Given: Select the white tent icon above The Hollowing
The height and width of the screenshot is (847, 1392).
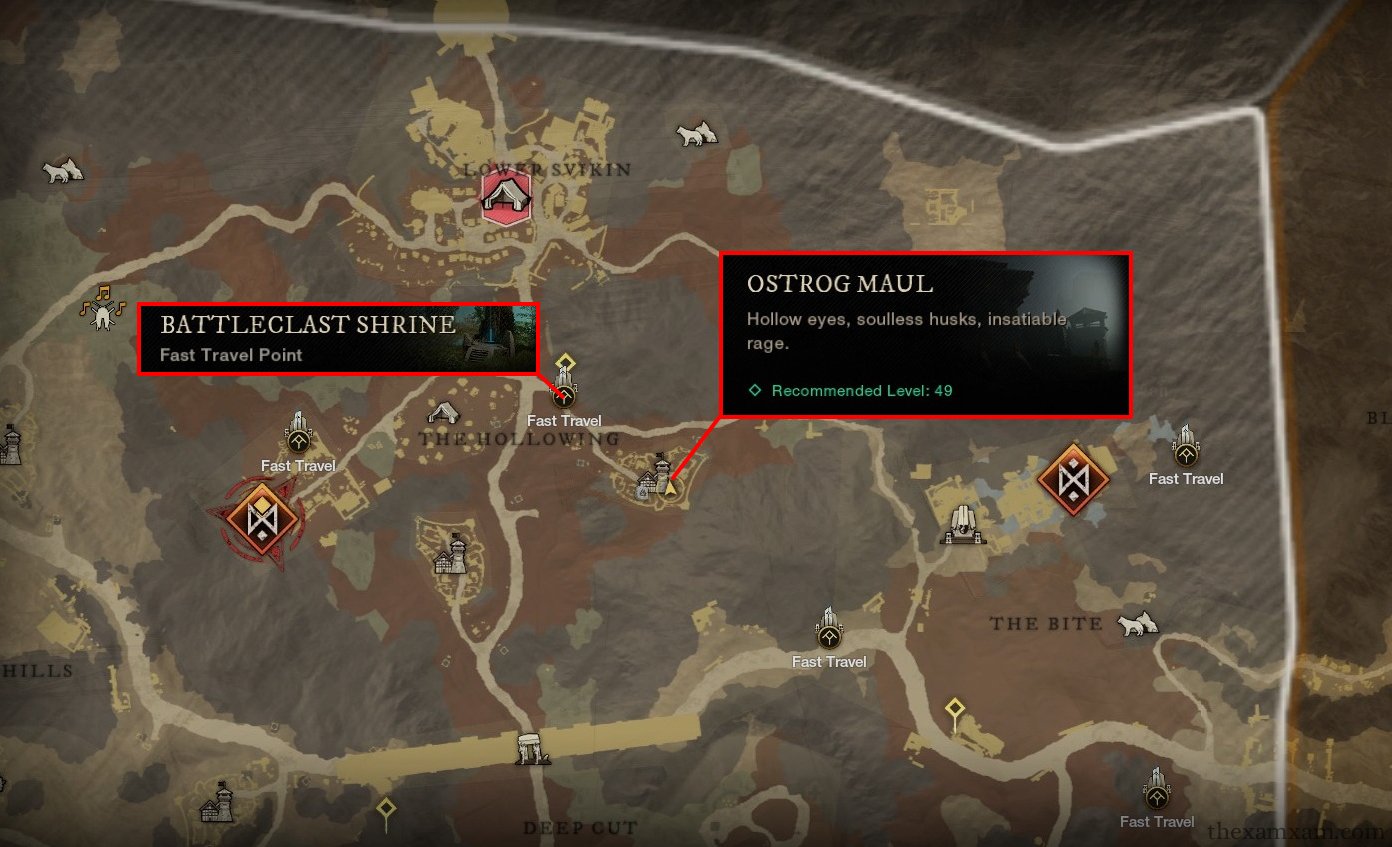Looking at the screenshot, I should 444,412.
